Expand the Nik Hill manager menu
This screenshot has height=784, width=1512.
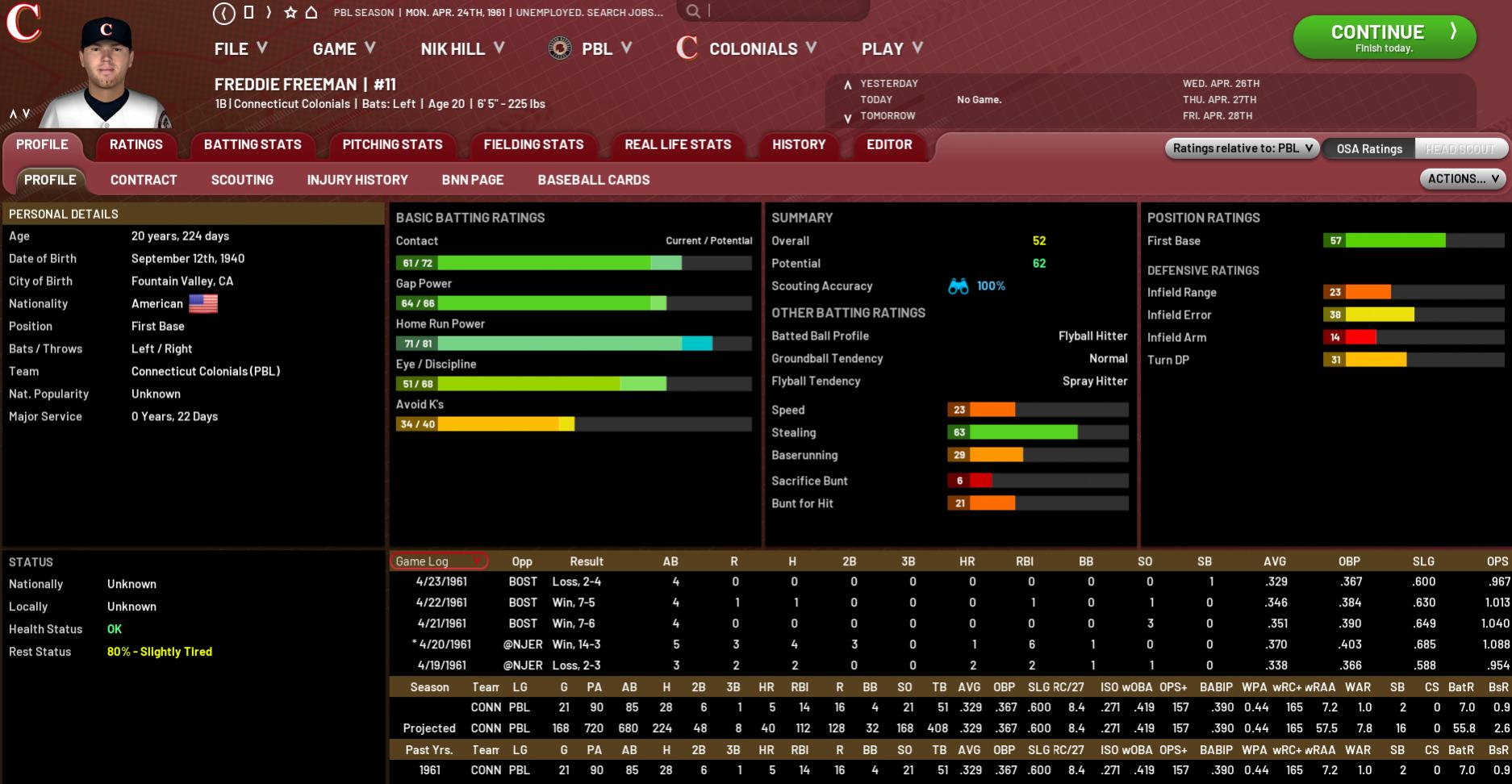point(462,49)
